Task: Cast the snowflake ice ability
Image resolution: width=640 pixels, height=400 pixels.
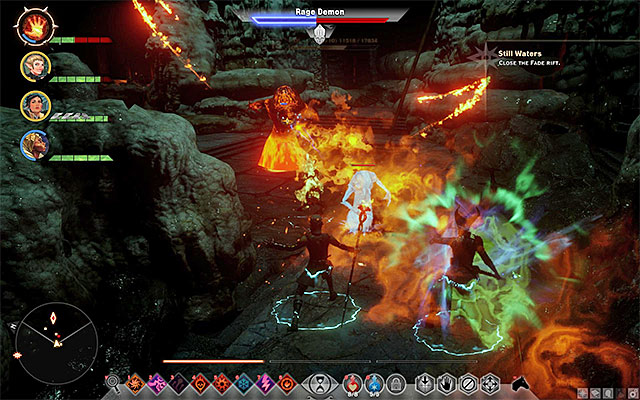Action: click(243, 381)
